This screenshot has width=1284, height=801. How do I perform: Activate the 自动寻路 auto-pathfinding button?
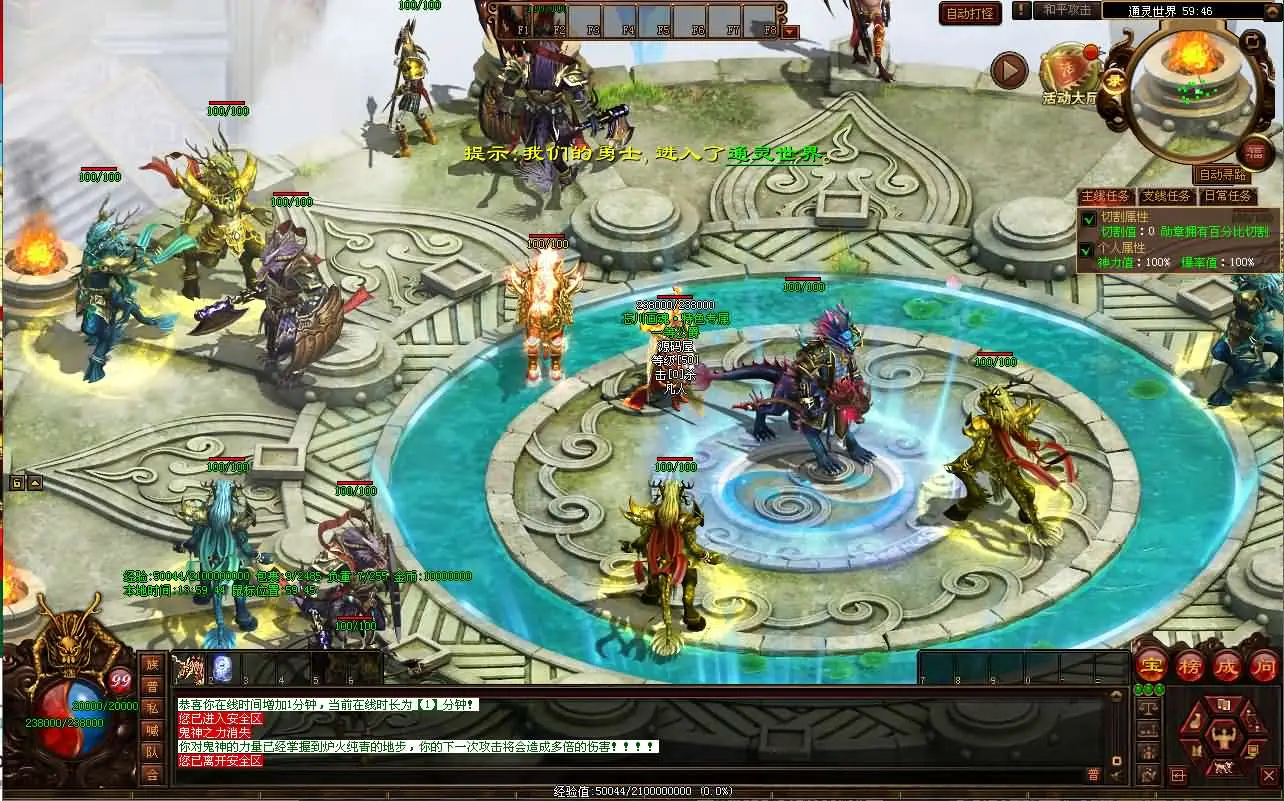pos(1223,176)
